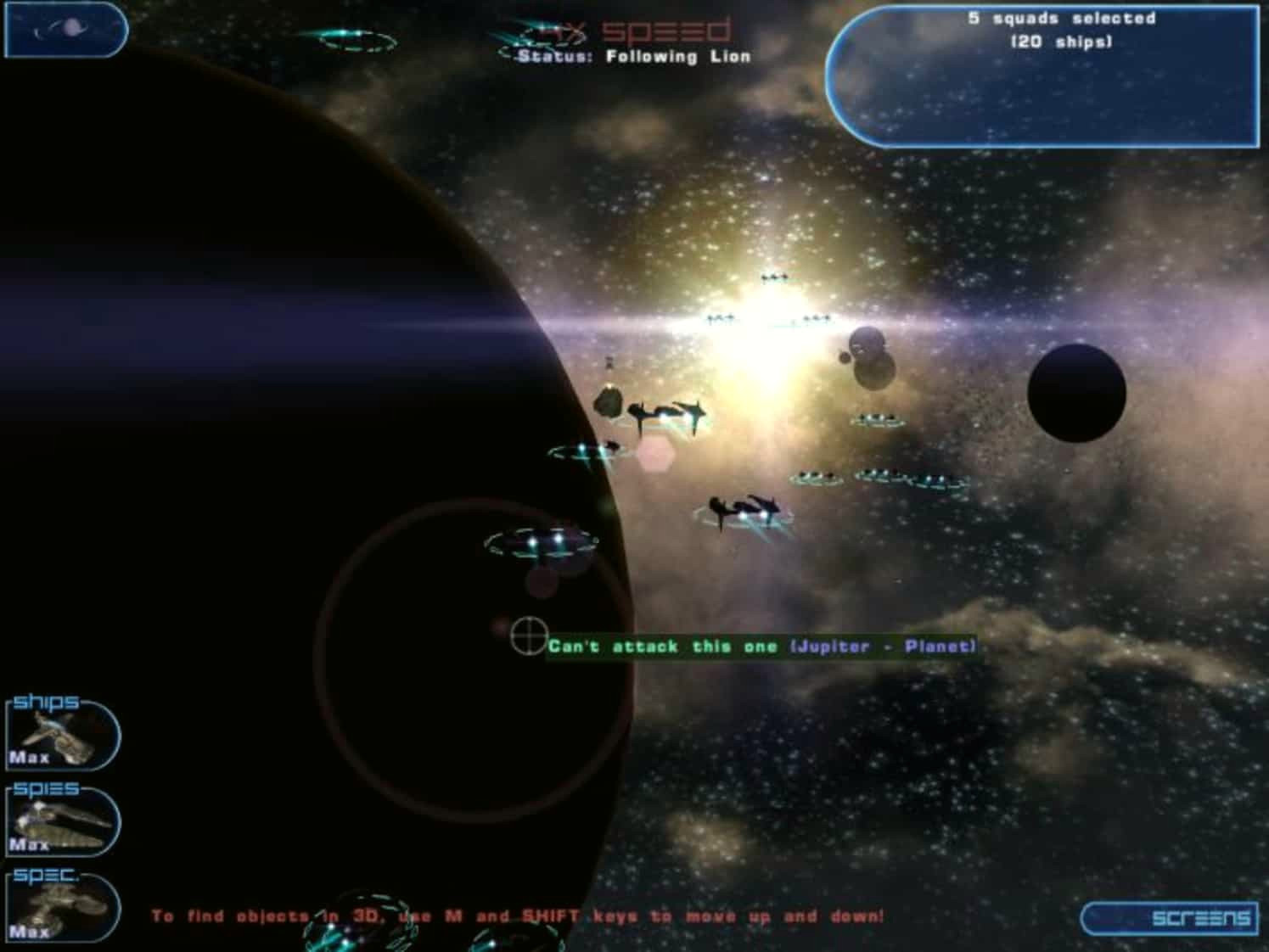This screenshot has height=952, width=1269.
Task: Select the Ships build panel
Action: tap(63, 735)
